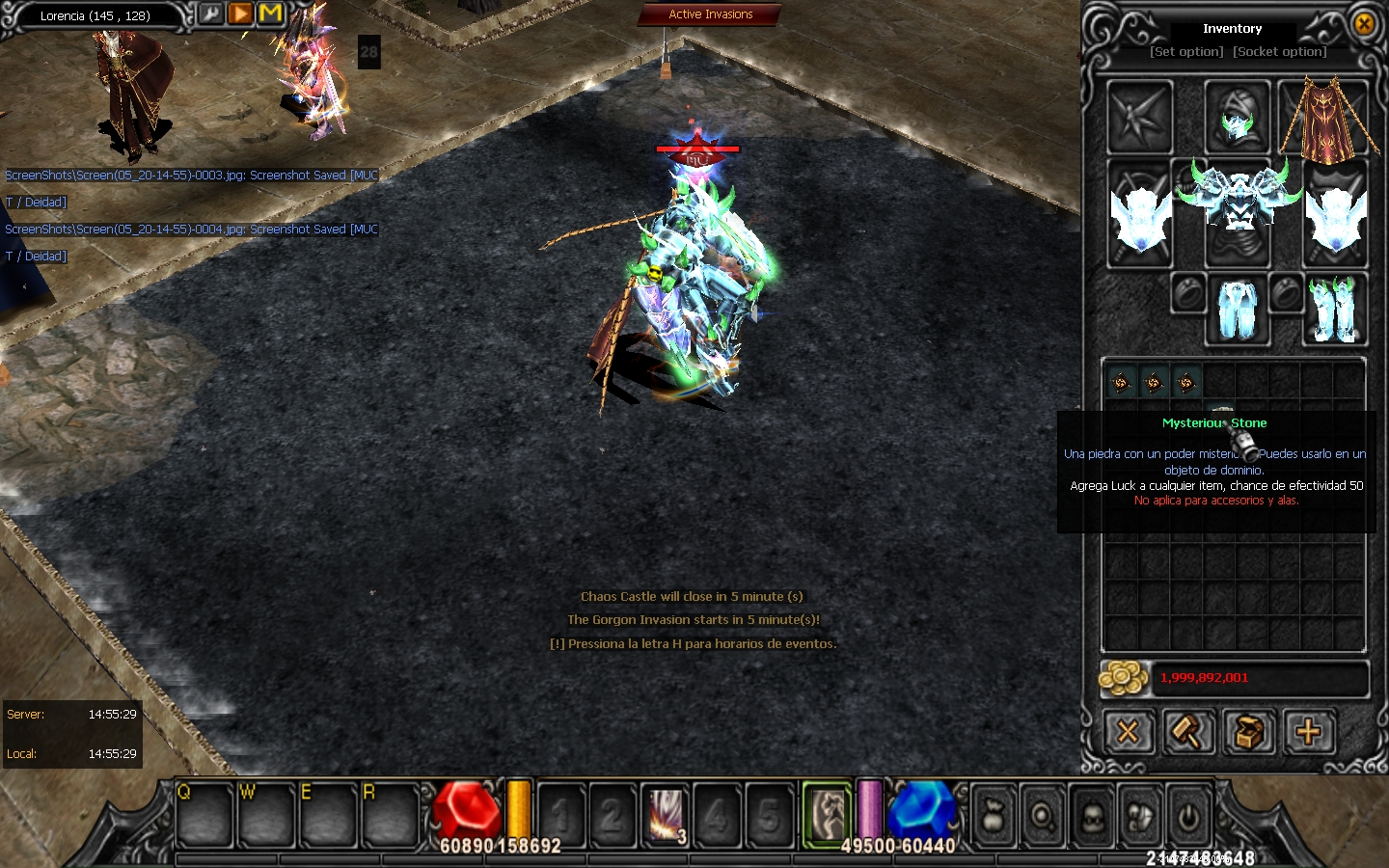The width and height of the screenshot is (1389, 868).
Task: Open the Socket option info
Action: point(1280,52)
